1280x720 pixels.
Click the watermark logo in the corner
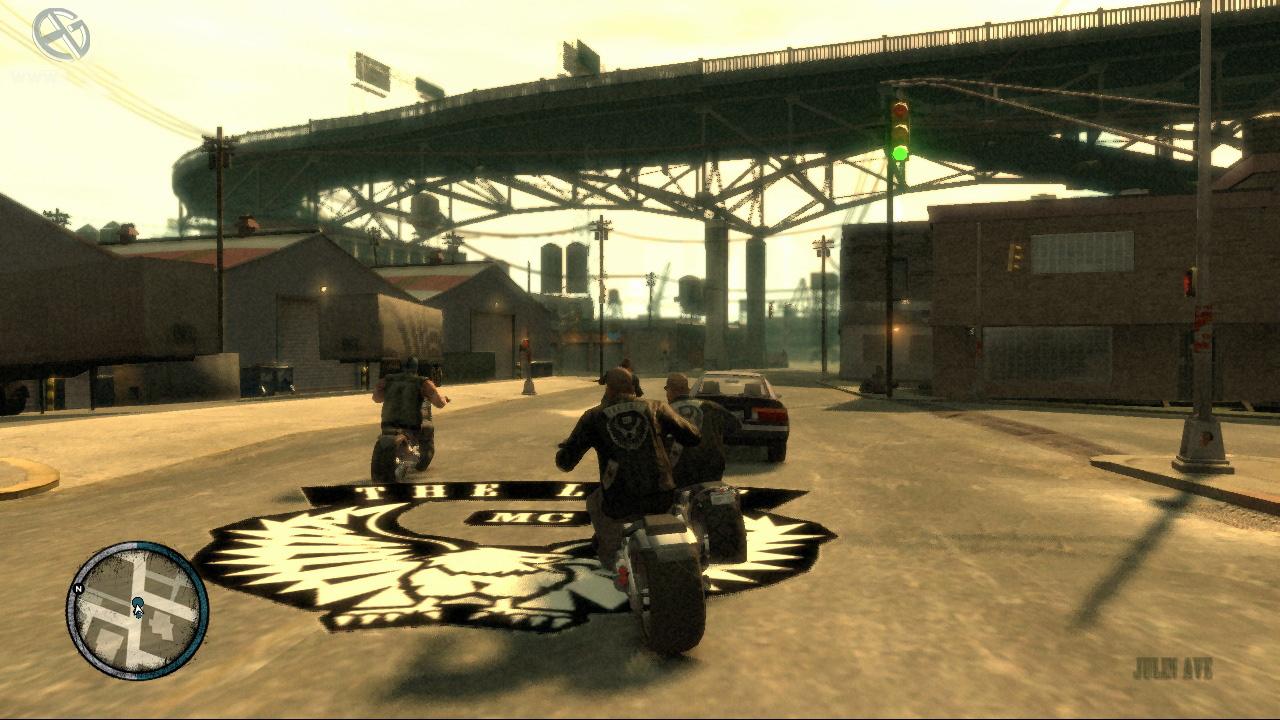61,35
